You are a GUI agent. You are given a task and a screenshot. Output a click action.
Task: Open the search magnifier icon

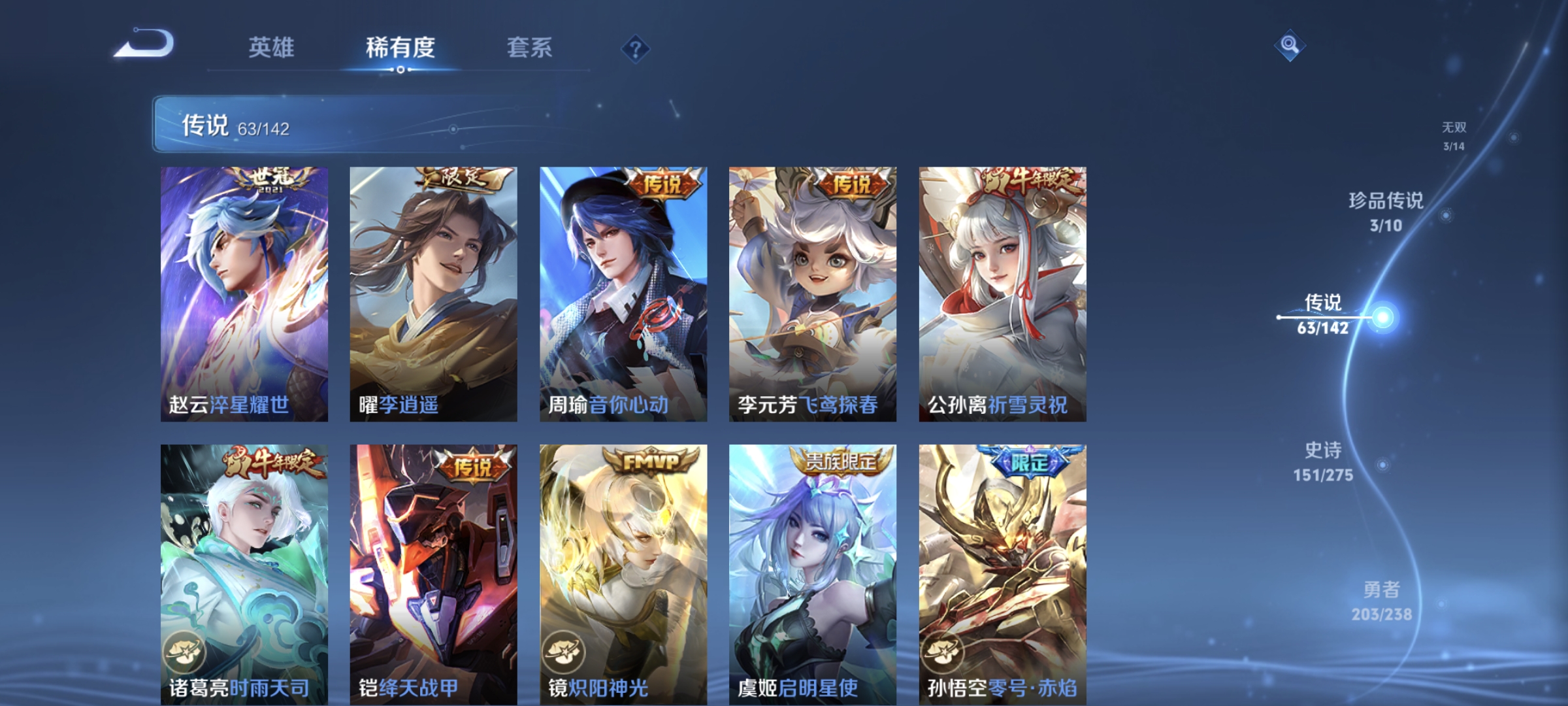1287,44
